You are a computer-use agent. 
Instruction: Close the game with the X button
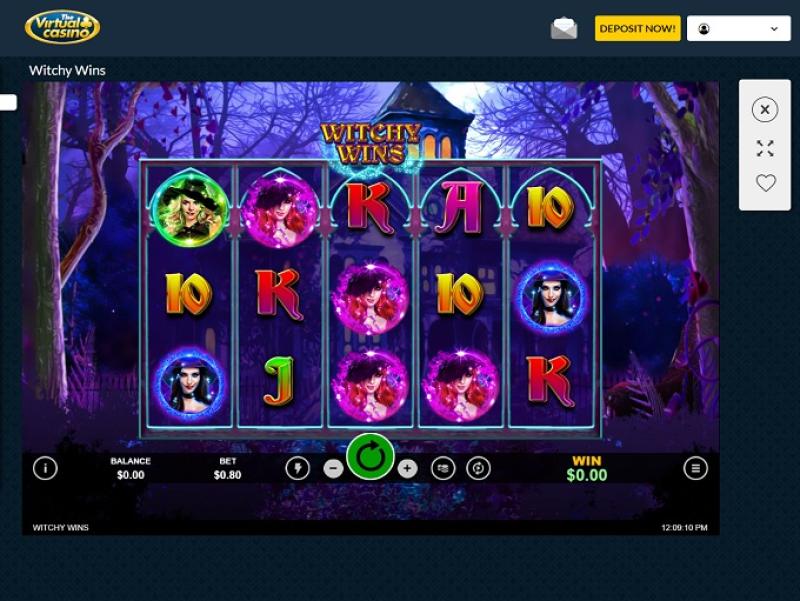click(x=765, y=110)
